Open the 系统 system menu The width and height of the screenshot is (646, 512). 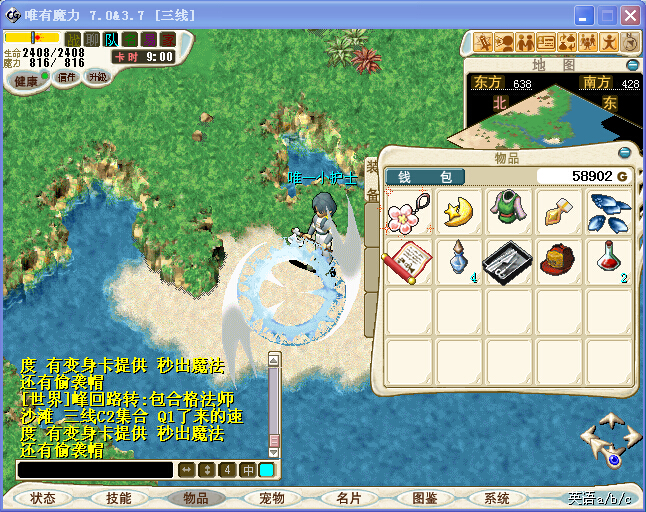(x=497, y=498)
